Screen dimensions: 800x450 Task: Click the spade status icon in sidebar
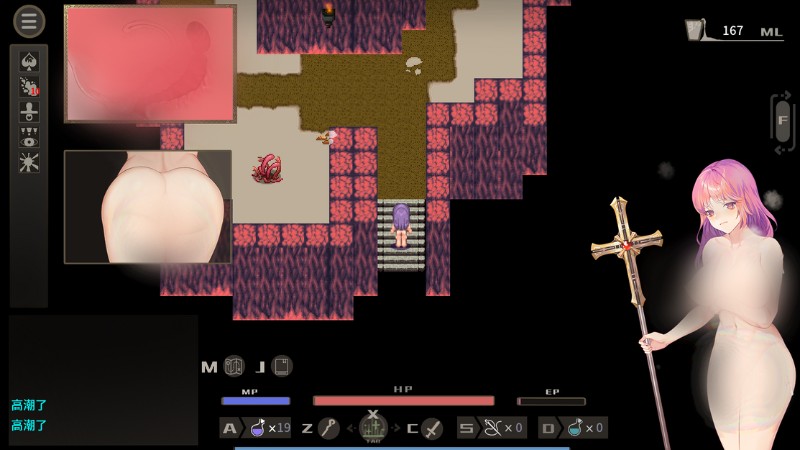[x=29, y=60]
